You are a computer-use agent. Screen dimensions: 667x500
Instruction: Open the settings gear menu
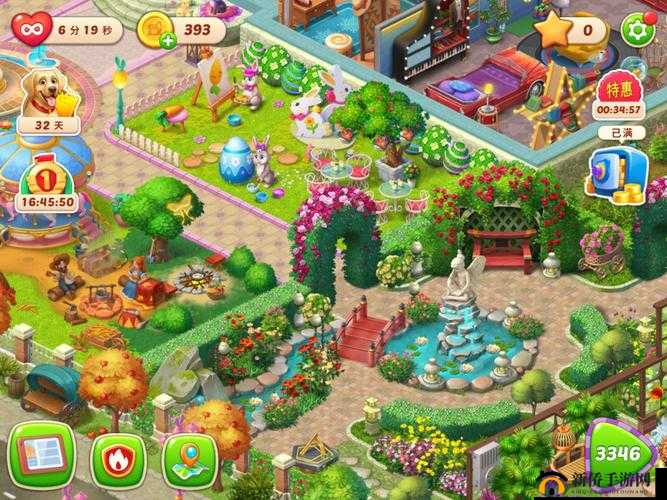(x=636, y=29)
